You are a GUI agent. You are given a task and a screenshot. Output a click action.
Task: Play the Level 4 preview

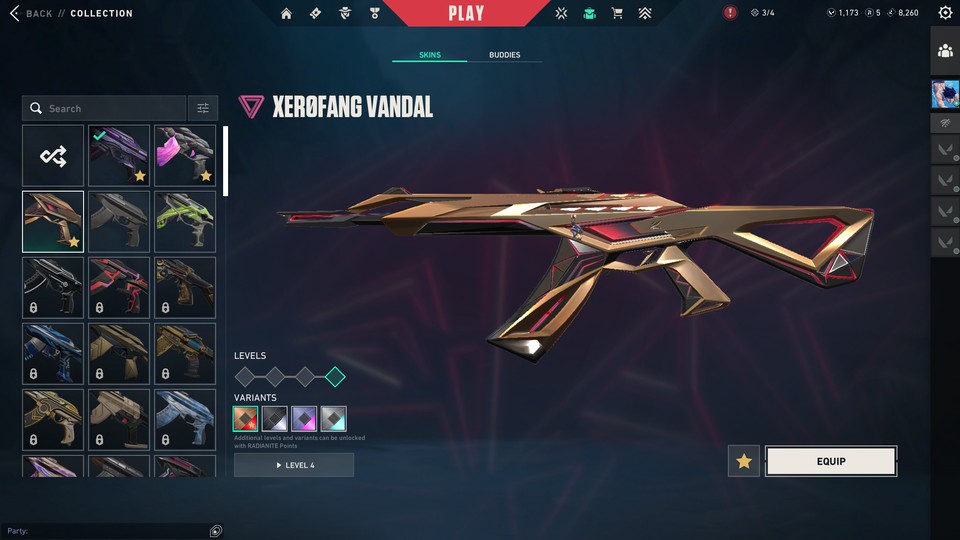coord(294,465)
